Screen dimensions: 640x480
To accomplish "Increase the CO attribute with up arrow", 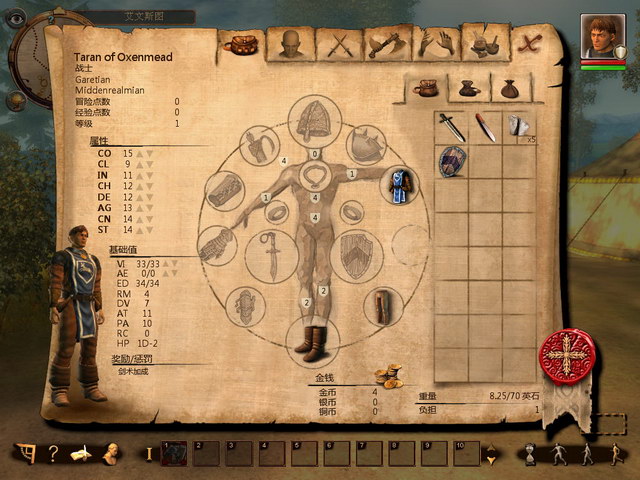I will [139, 153].
